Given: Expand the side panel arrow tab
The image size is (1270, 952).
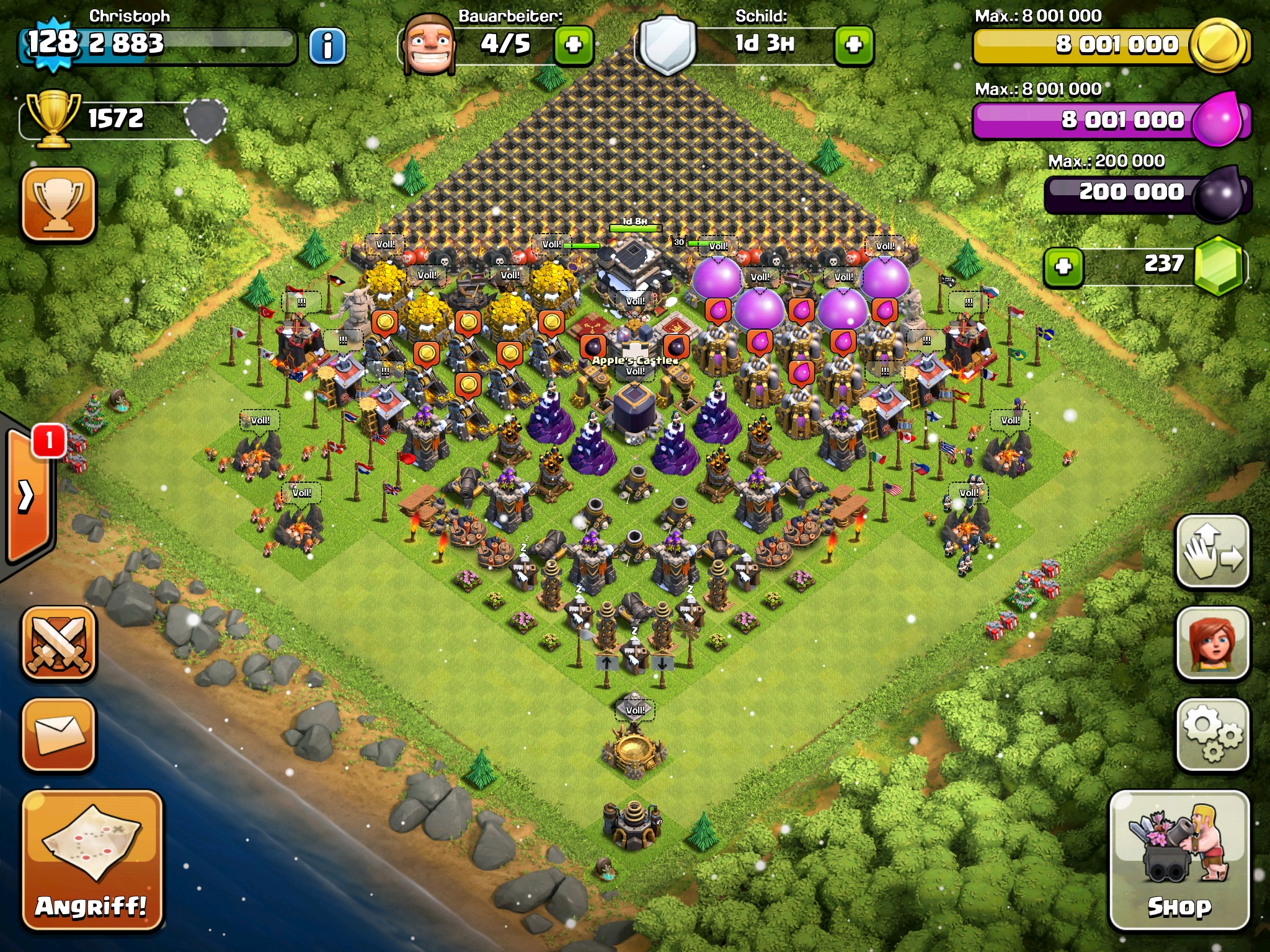Looking at the screenshot, I should [x=28, y=496].
